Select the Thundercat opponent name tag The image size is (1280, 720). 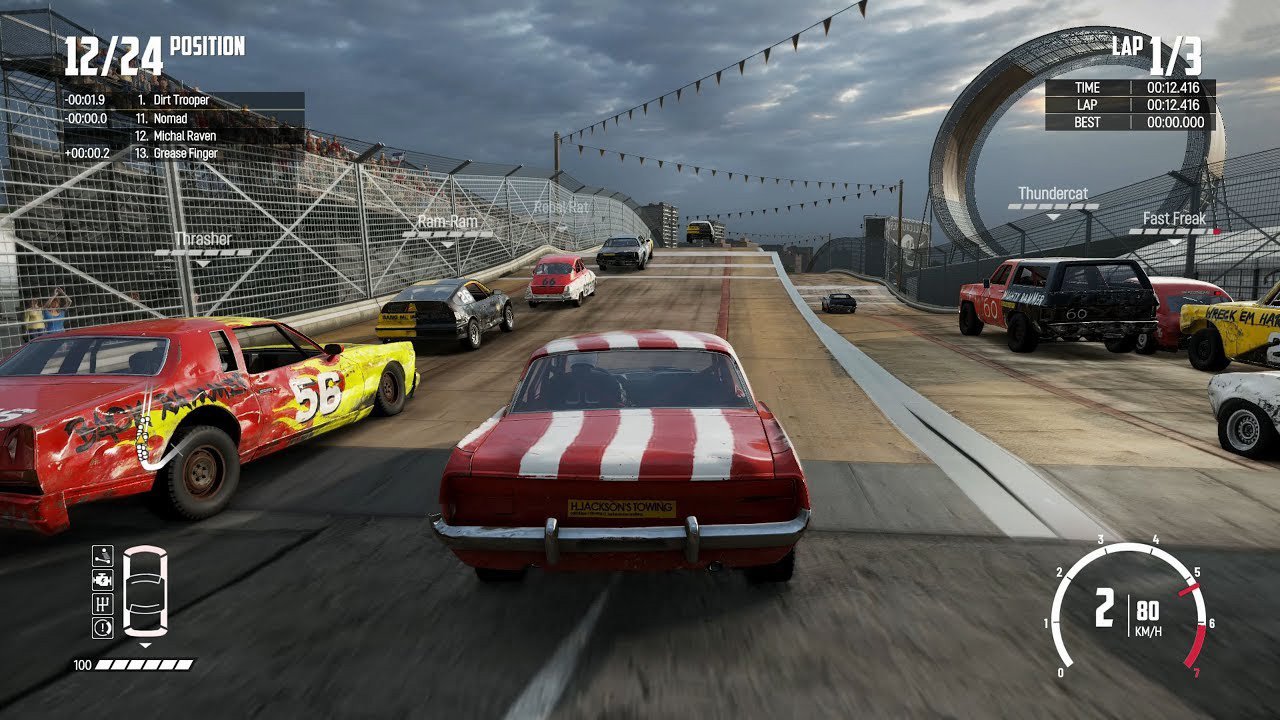tap(1053, 194)
